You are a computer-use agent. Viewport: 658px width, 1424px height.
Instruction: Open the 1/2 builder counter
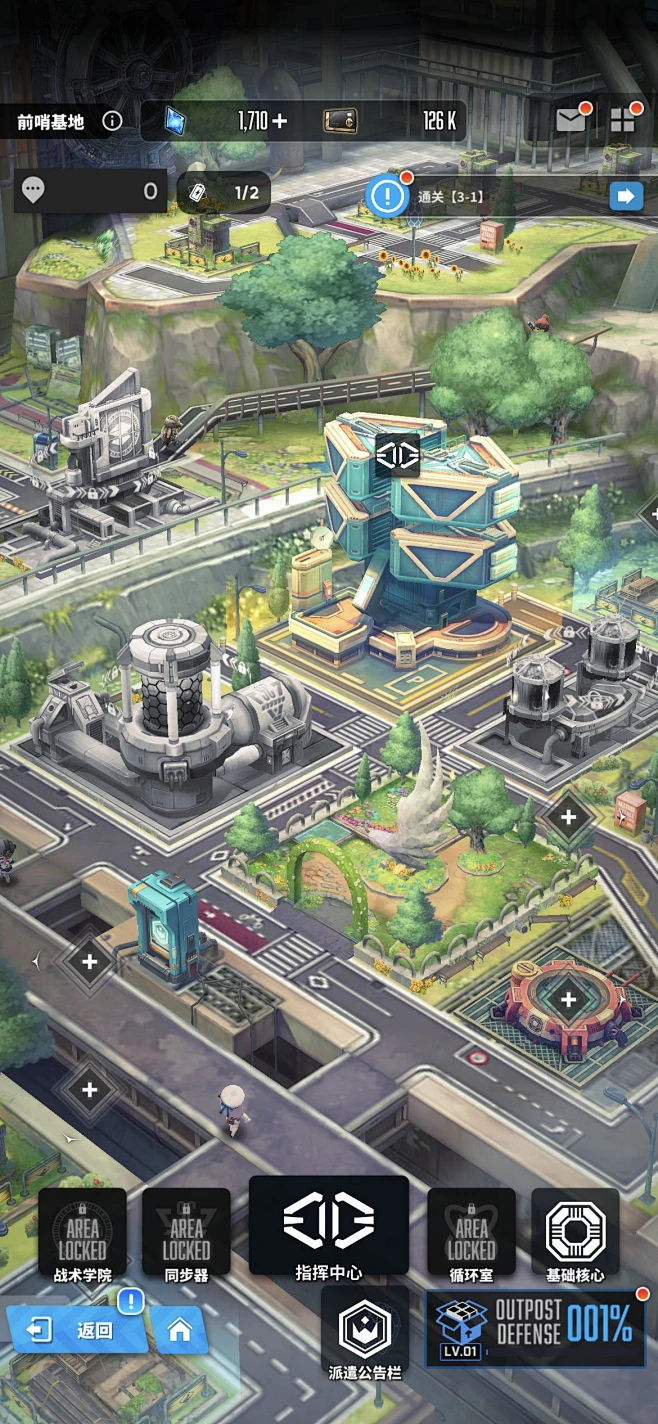click(x=224, y=192)
